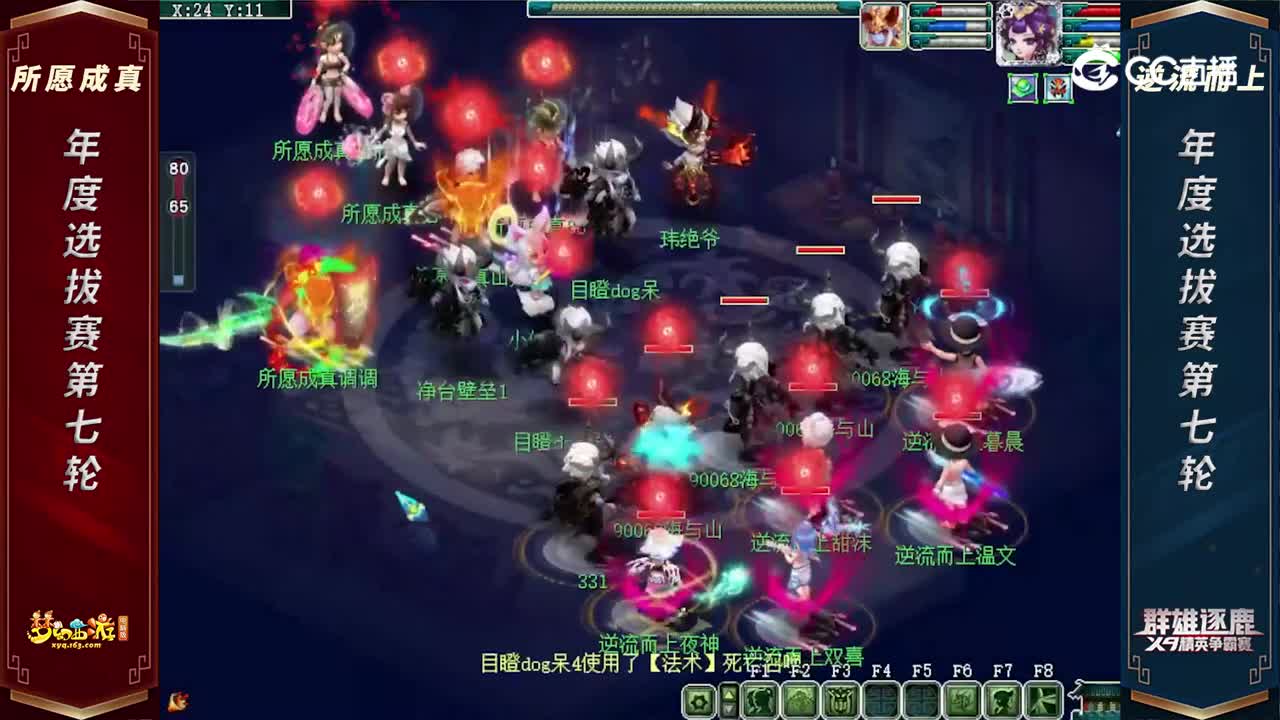The width and height of the screenshot is (1280, 720).
Task: Activate the F6 skill slot icon
Action: coord(960,700)
